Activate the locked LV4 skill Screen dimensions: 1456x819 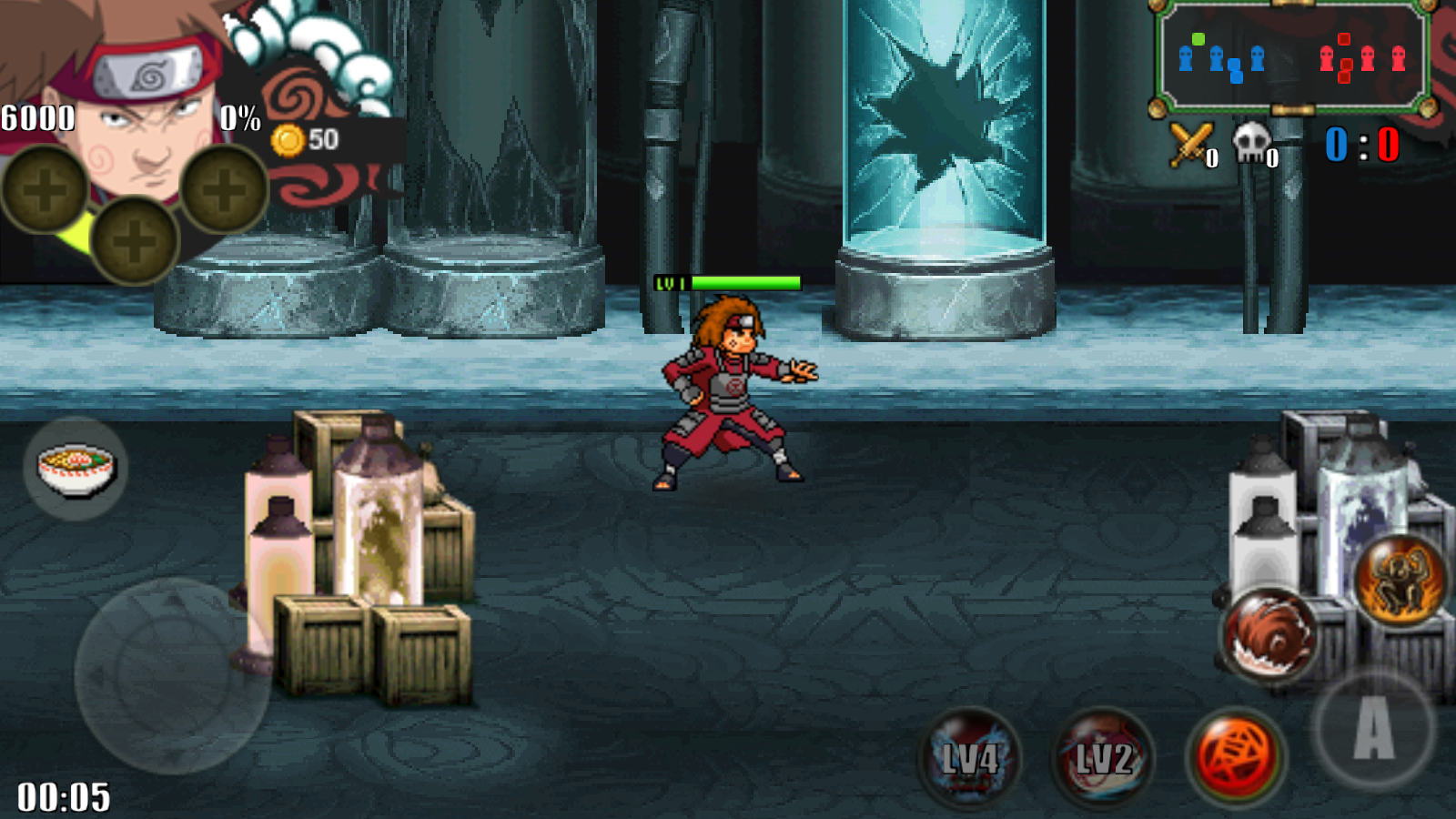970,758
